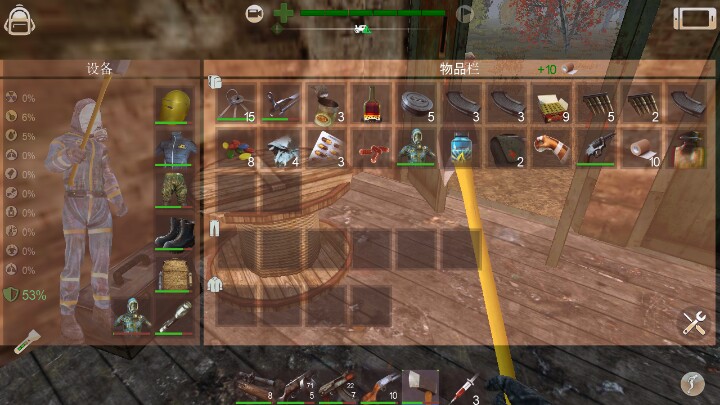
Task: Select the axe hotbar slot
Action: pyautogui.click(x=420, y=385)
